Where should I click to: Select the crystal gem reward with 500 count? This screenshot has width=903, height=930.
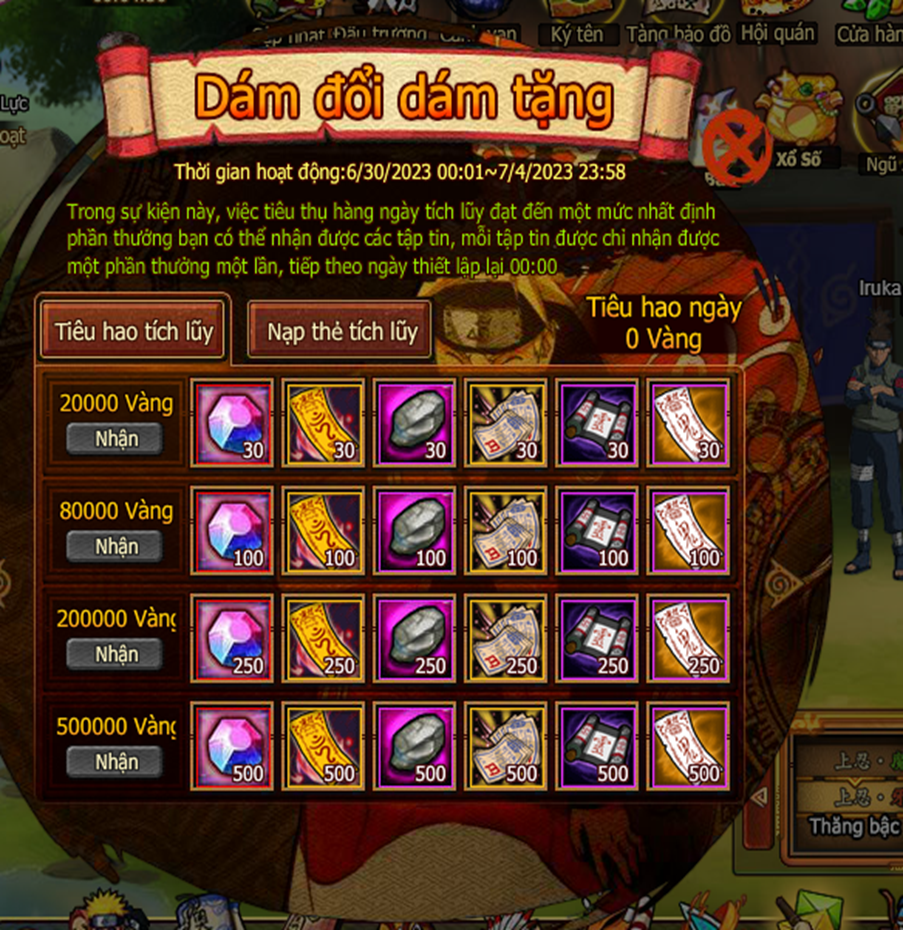(232, 746)
